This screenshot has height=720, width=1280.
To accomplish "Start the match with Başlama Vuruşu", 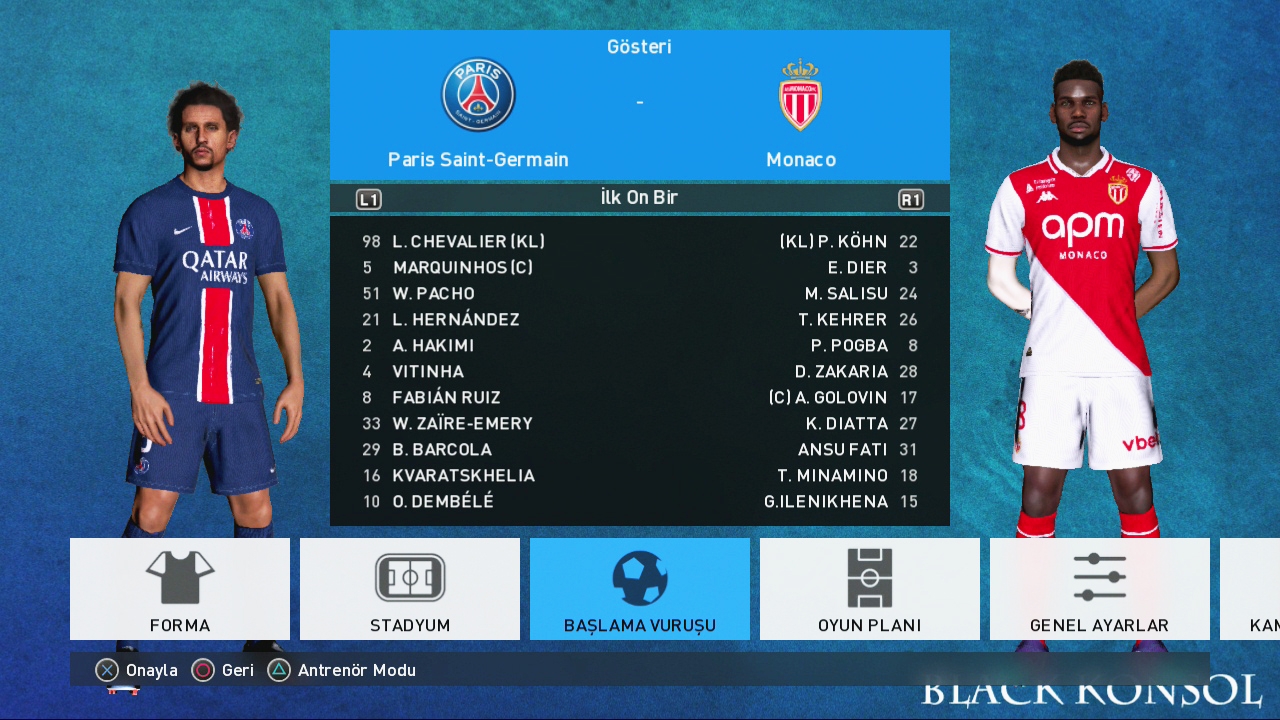I will coord(640,589).
